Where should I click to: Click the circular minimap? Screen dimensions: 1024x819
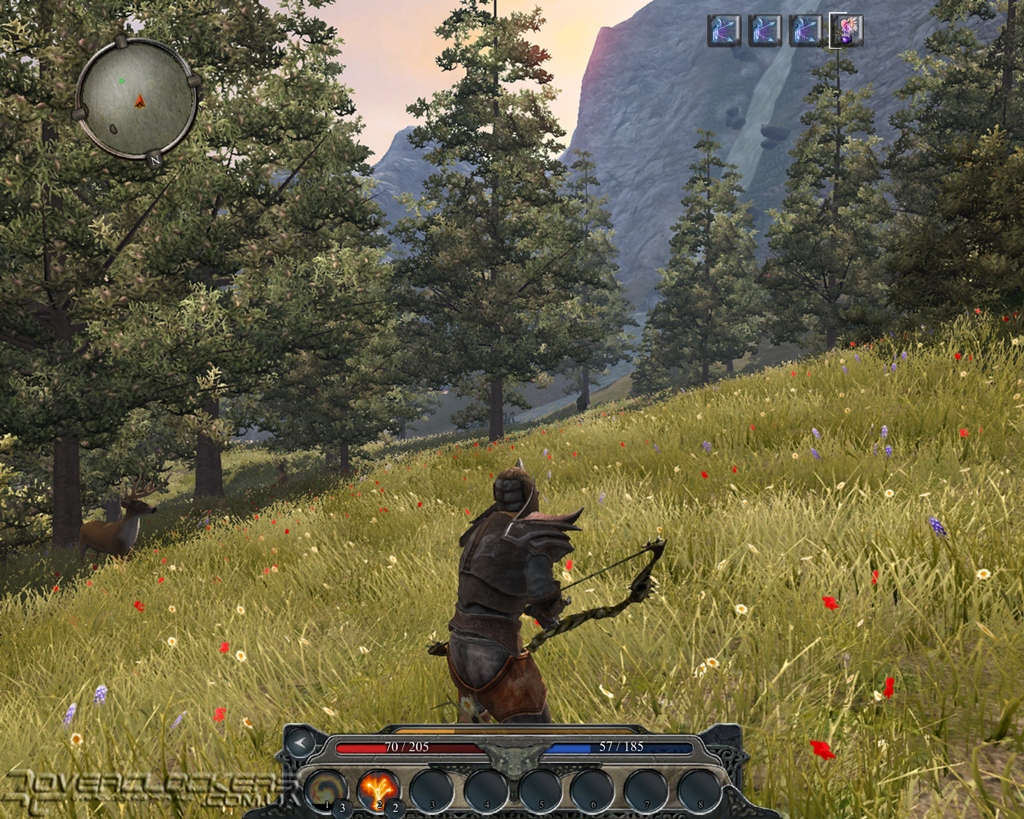point(137,98)
